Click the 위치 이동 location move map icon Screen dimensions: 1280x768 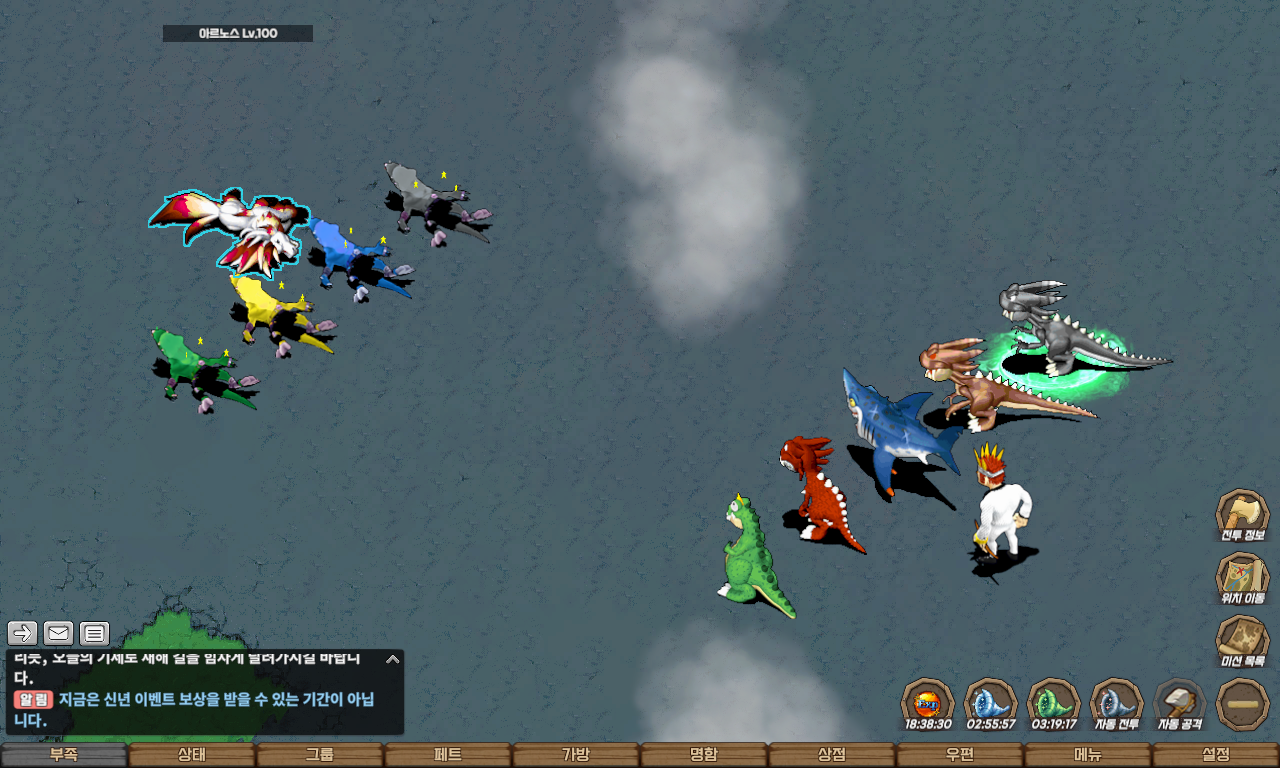1242,577
